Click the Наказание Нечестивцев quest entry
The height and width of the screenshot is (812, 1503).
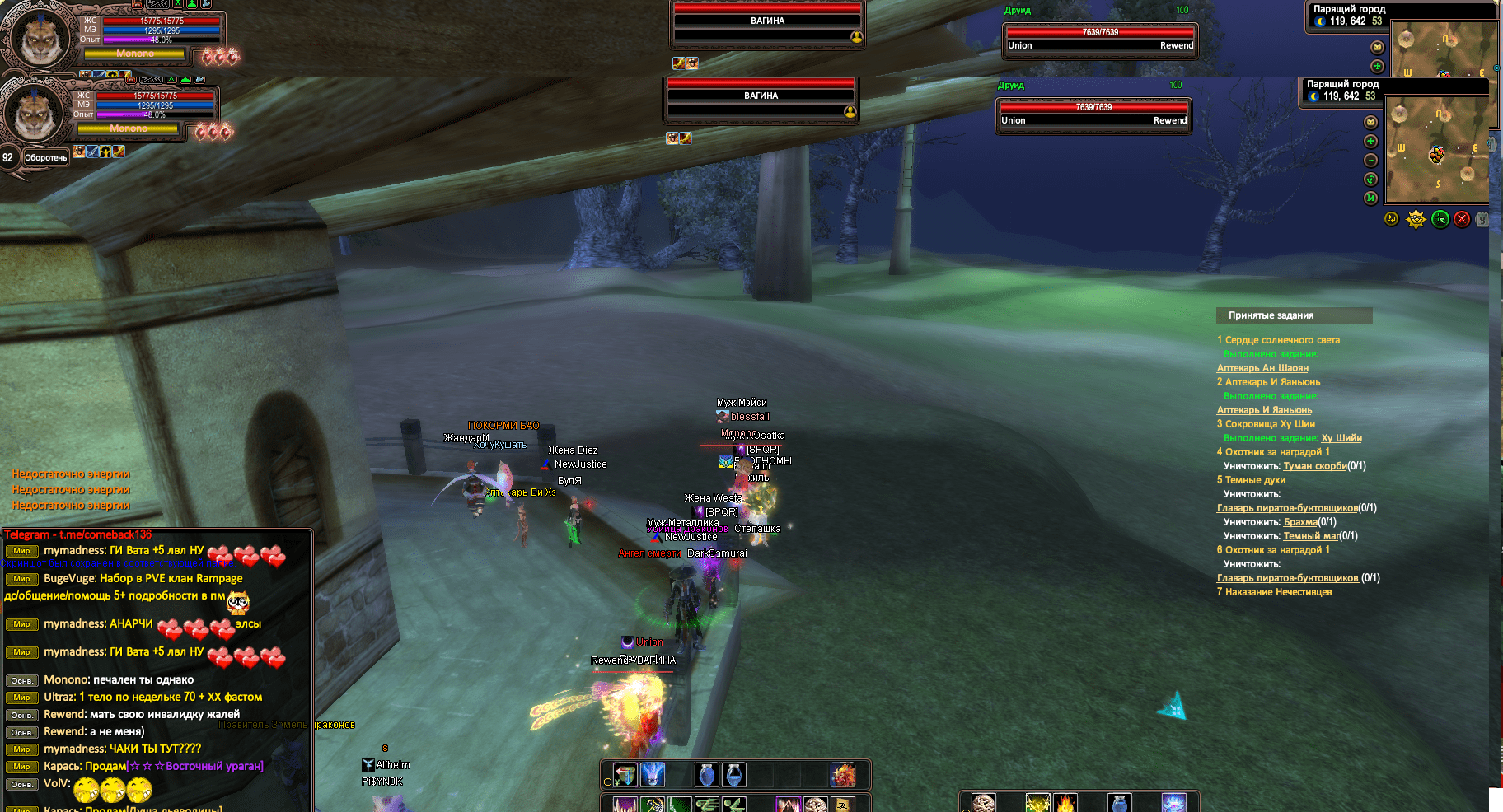tap(1277, 592)
